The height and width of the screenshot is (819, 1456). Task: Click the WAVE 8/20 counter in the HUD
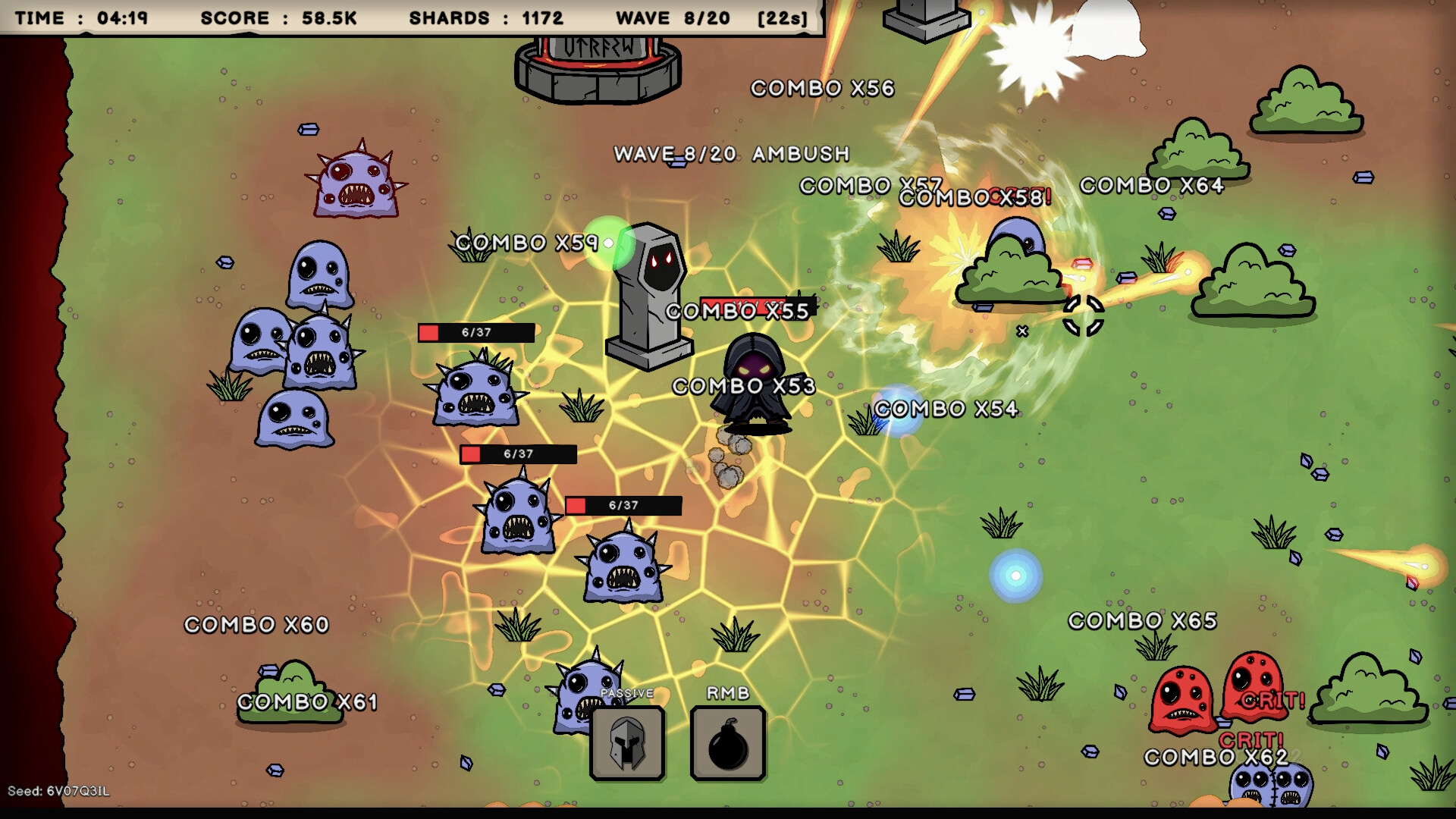[x=669, y=17]
